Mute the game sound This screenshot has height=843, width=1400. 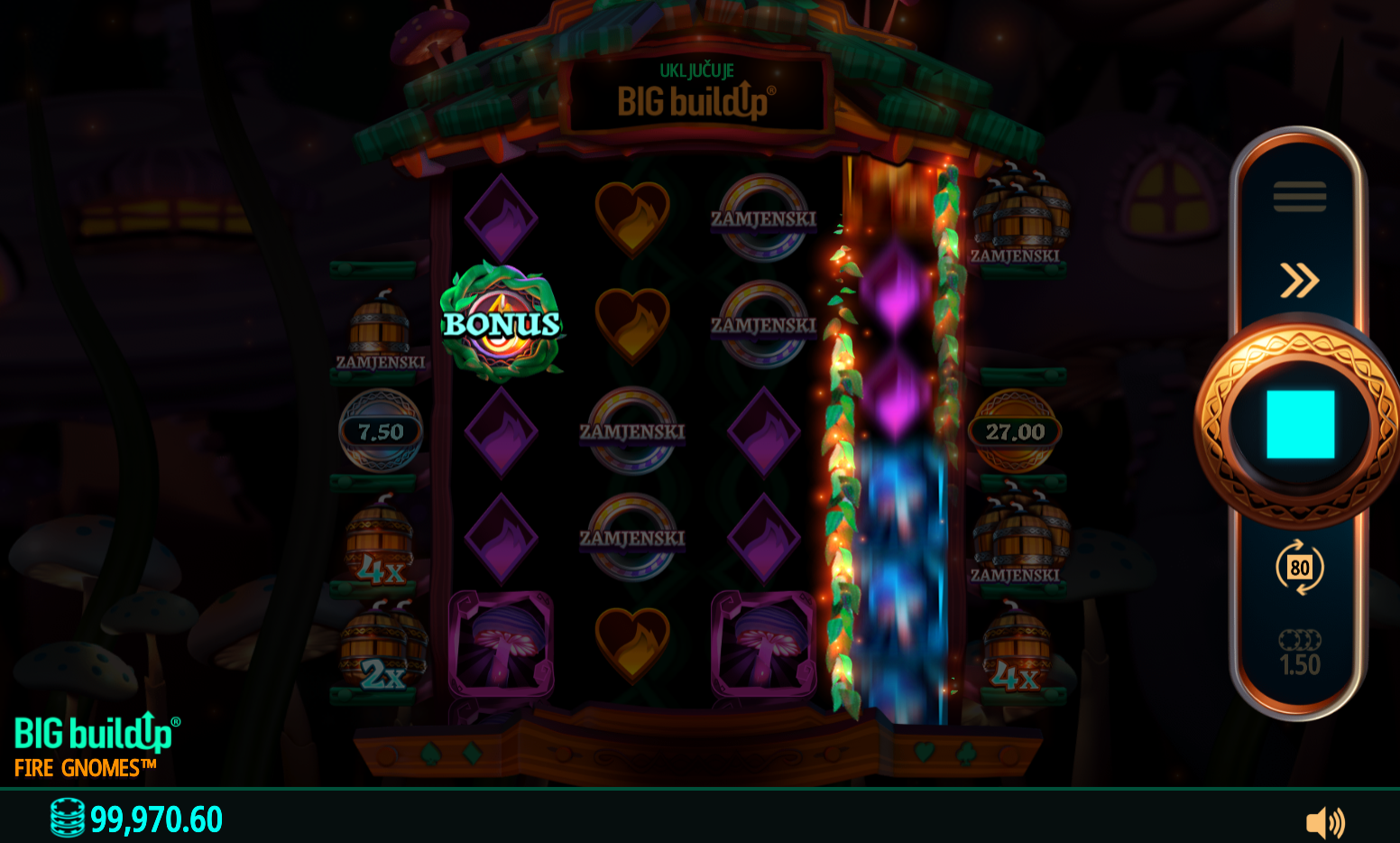(x=1324, y=822)
